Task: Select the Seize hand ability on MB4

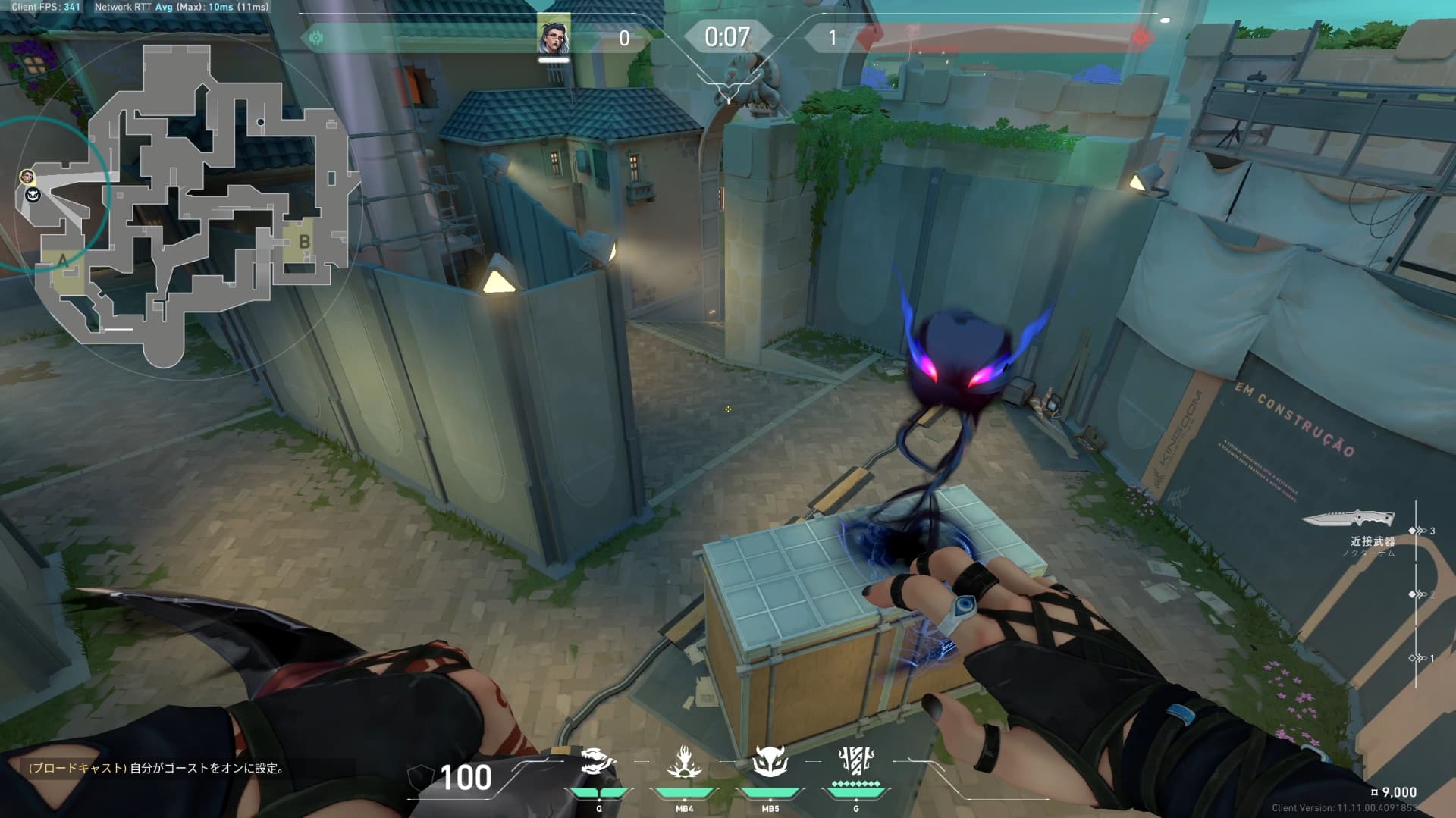Action: [684, 761]
